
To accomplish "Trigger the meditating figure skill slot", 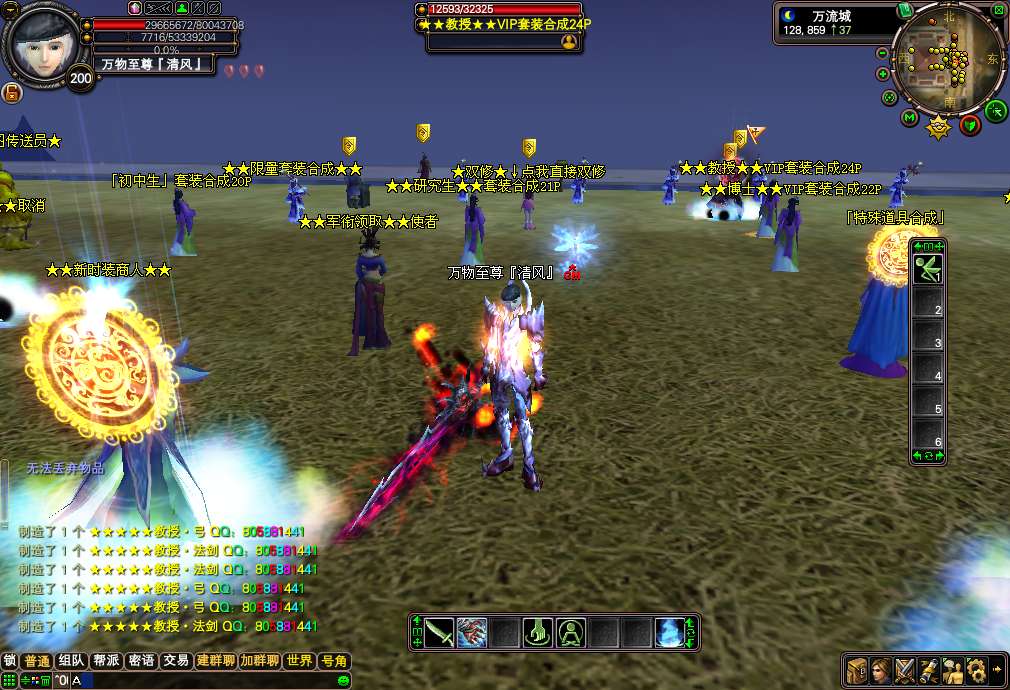I will point(571,632).
